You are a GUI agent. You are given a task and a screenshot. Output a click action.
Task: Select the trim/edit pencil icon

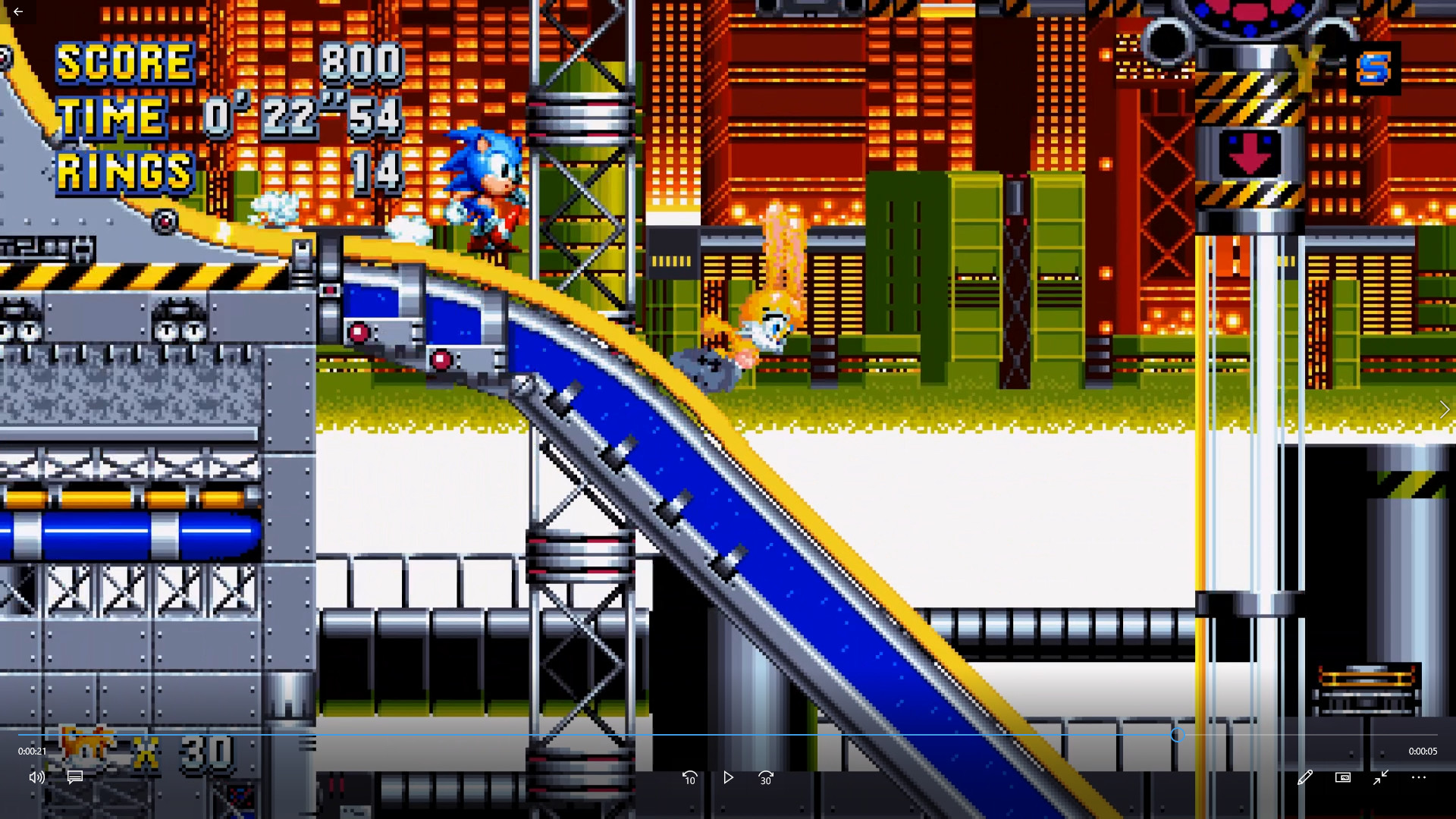[x=1306, y=777]
